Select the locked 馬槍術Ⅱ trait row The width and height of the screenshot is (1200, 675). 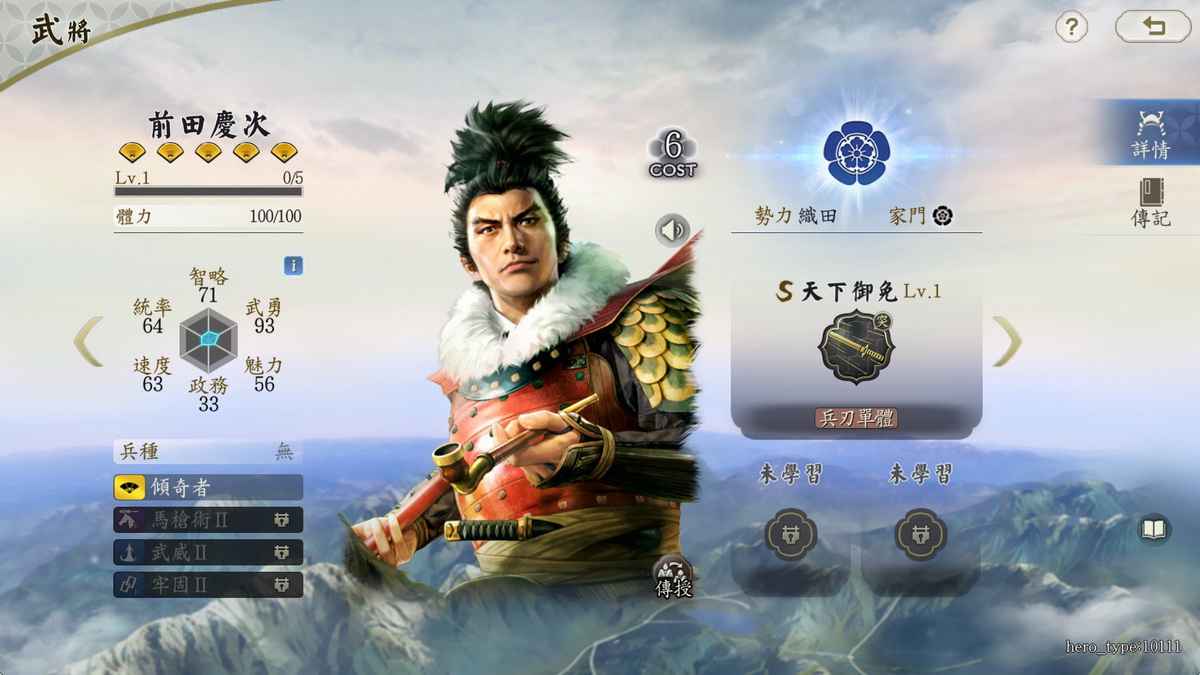pos(208,520)
